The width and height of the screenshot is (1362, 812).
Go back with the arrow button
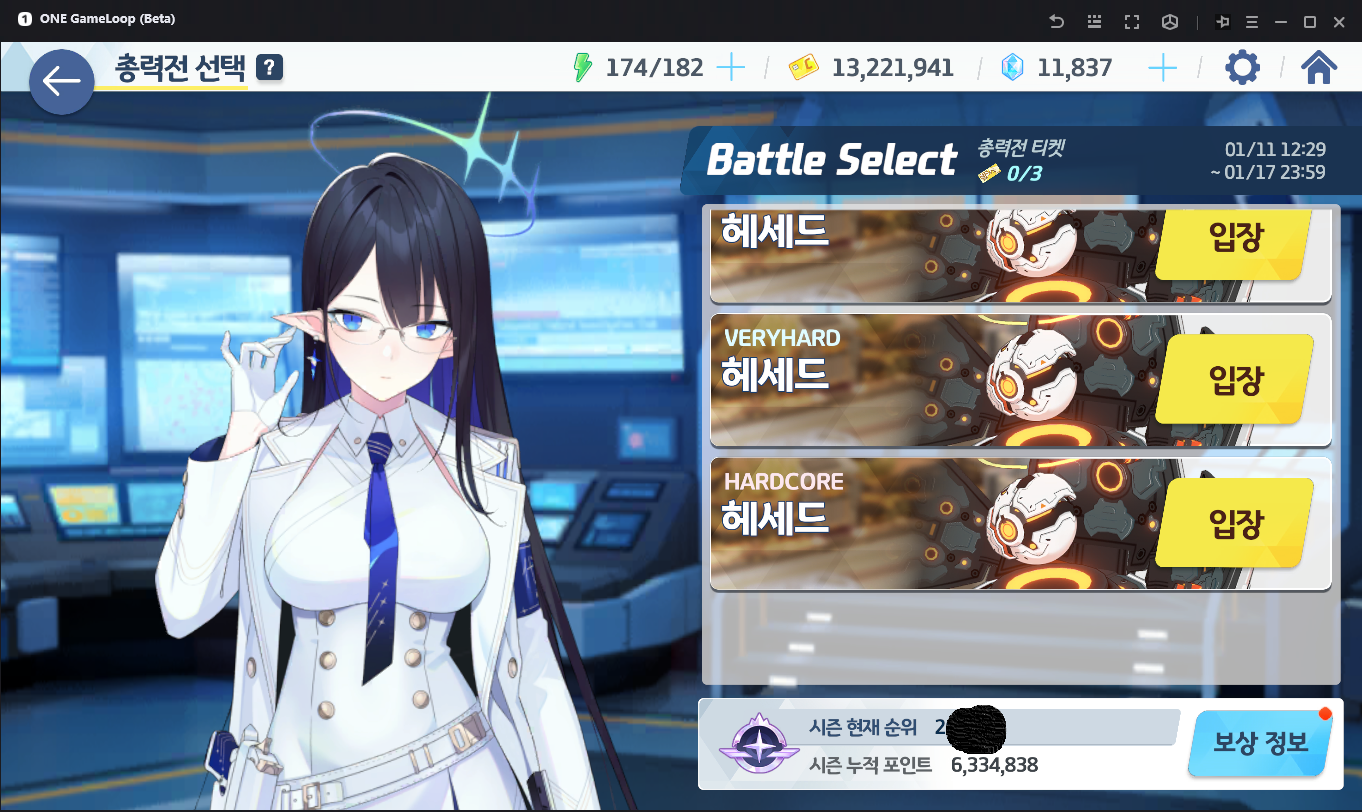click(x=61, y=81)
